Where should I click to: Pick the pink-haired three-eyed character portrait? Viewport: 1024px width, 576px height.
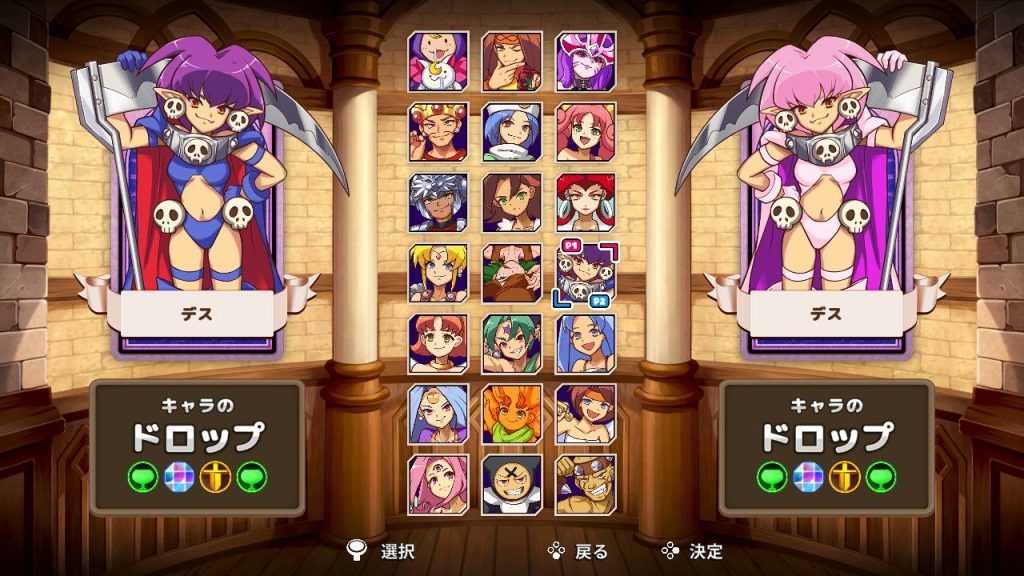pos(438,485)
